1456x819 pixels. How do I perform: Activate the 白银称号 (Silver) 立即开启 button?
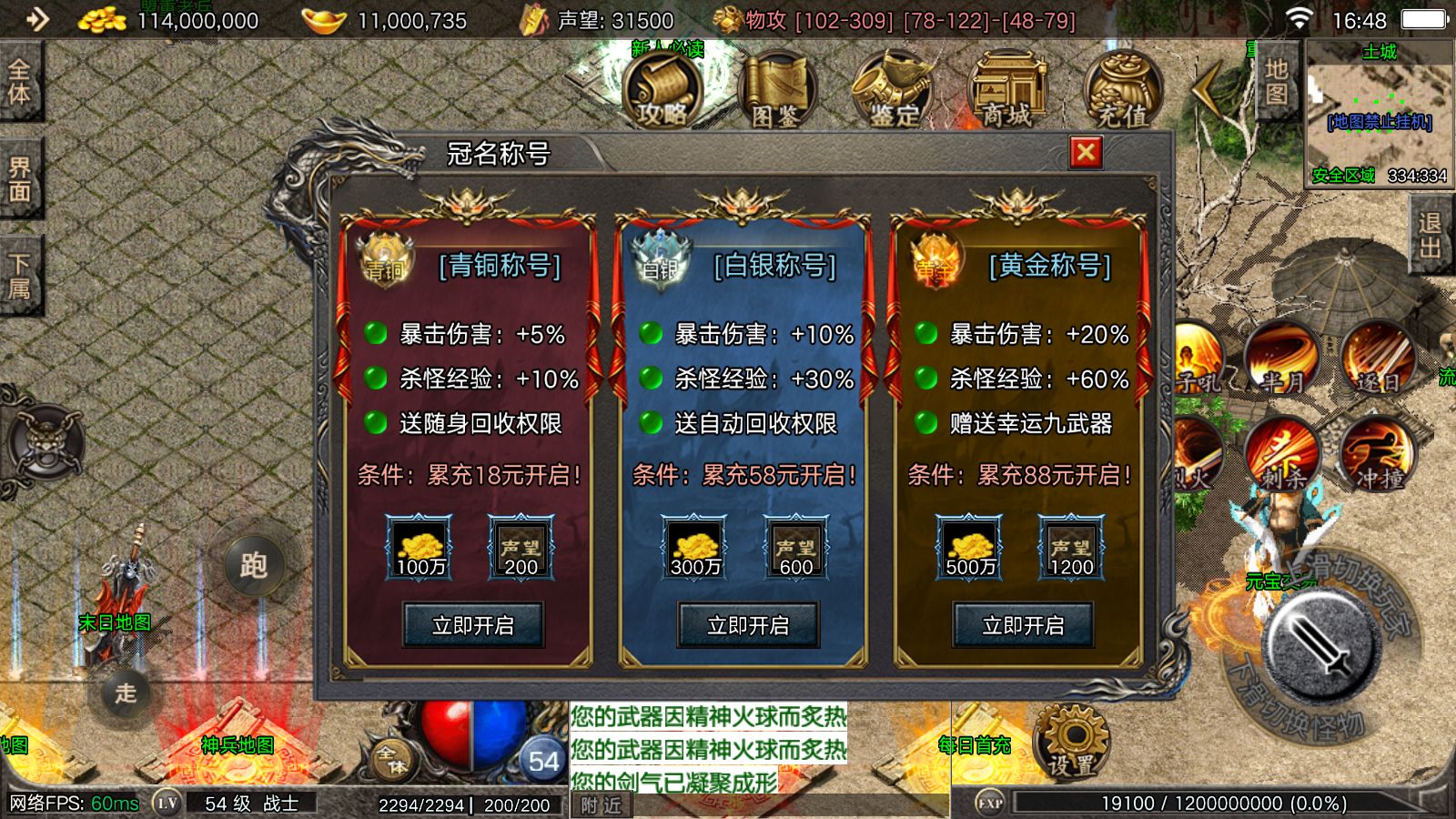(x=748, y=625)
